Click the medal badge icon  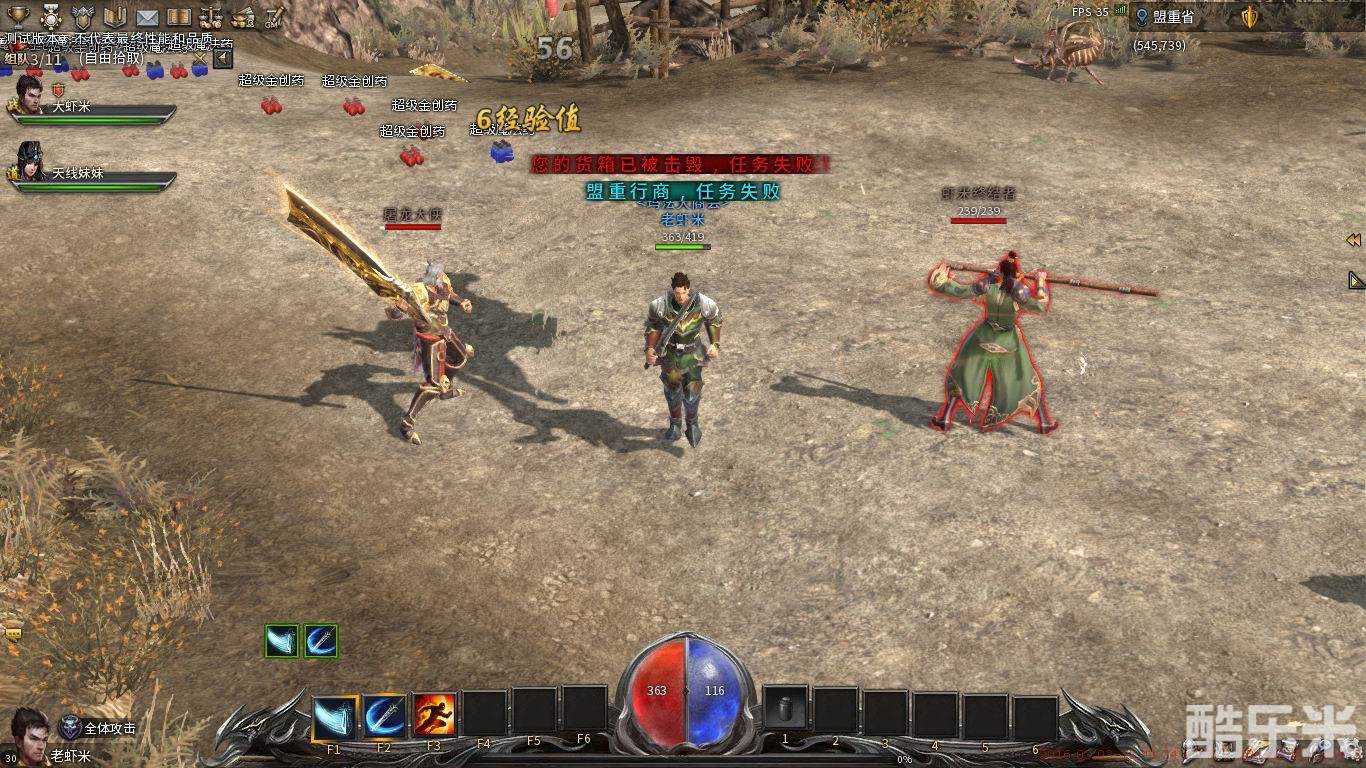50,17
